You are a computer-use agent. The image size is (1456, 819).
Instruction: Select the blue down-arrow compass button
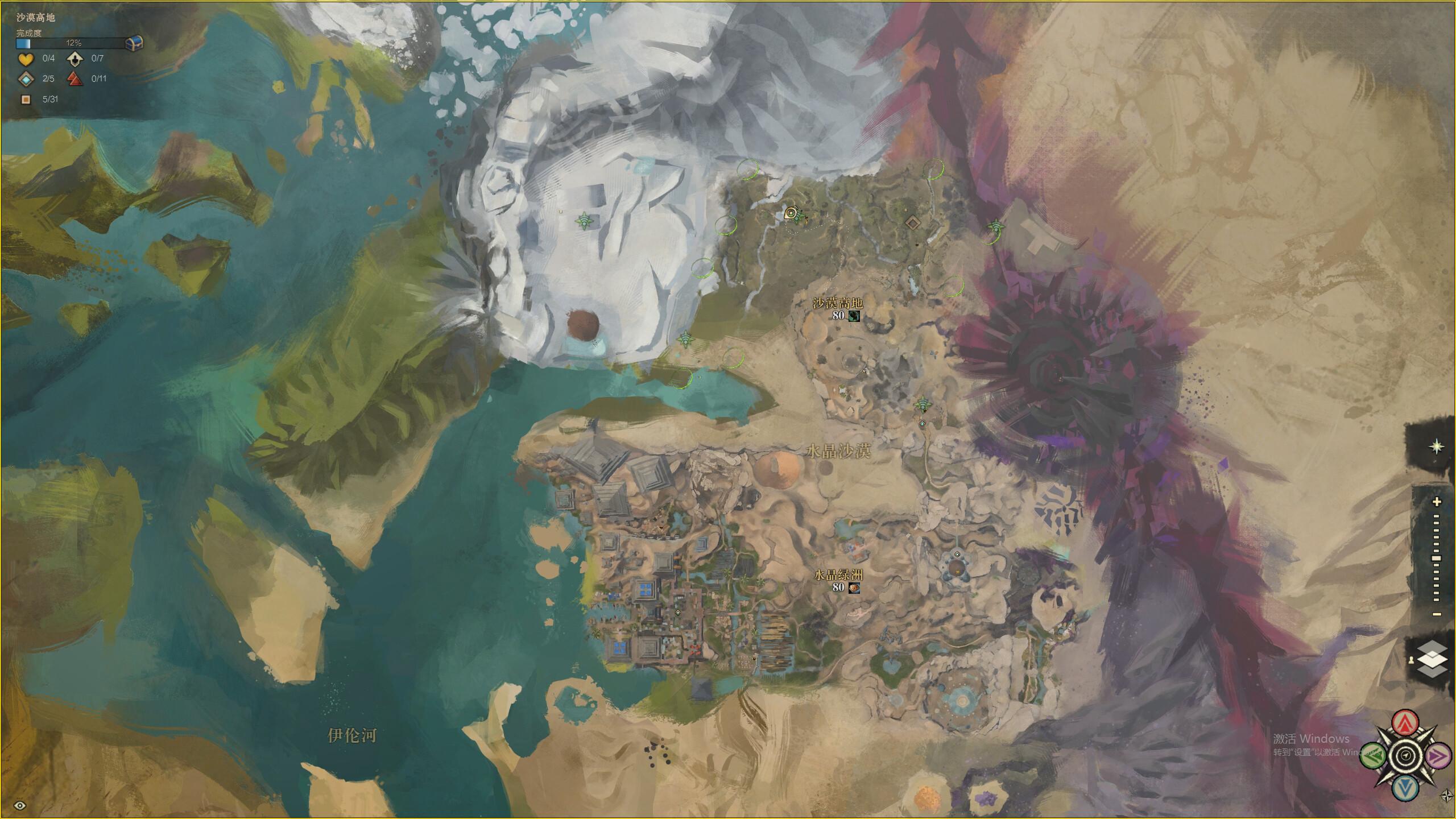pos(1405,788)
